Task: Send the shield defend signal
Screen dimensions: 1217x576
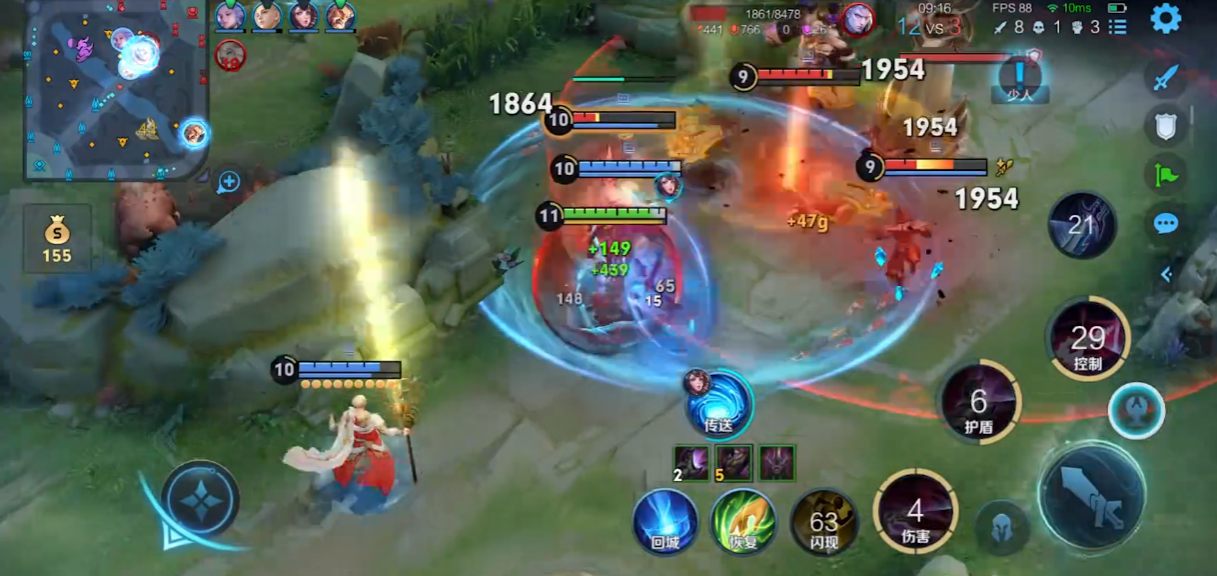Action: (x=1166, y=126)
